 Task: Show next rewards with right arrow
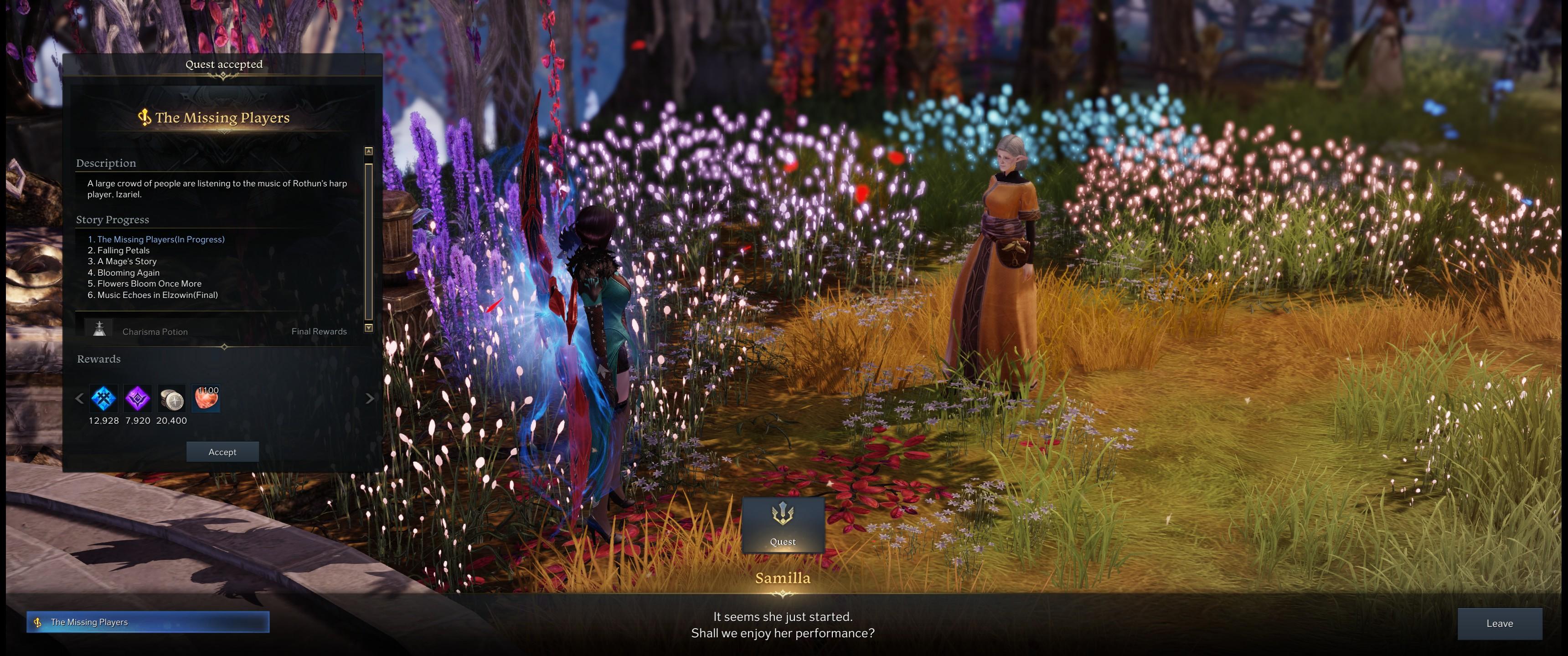tap(370, 399)
